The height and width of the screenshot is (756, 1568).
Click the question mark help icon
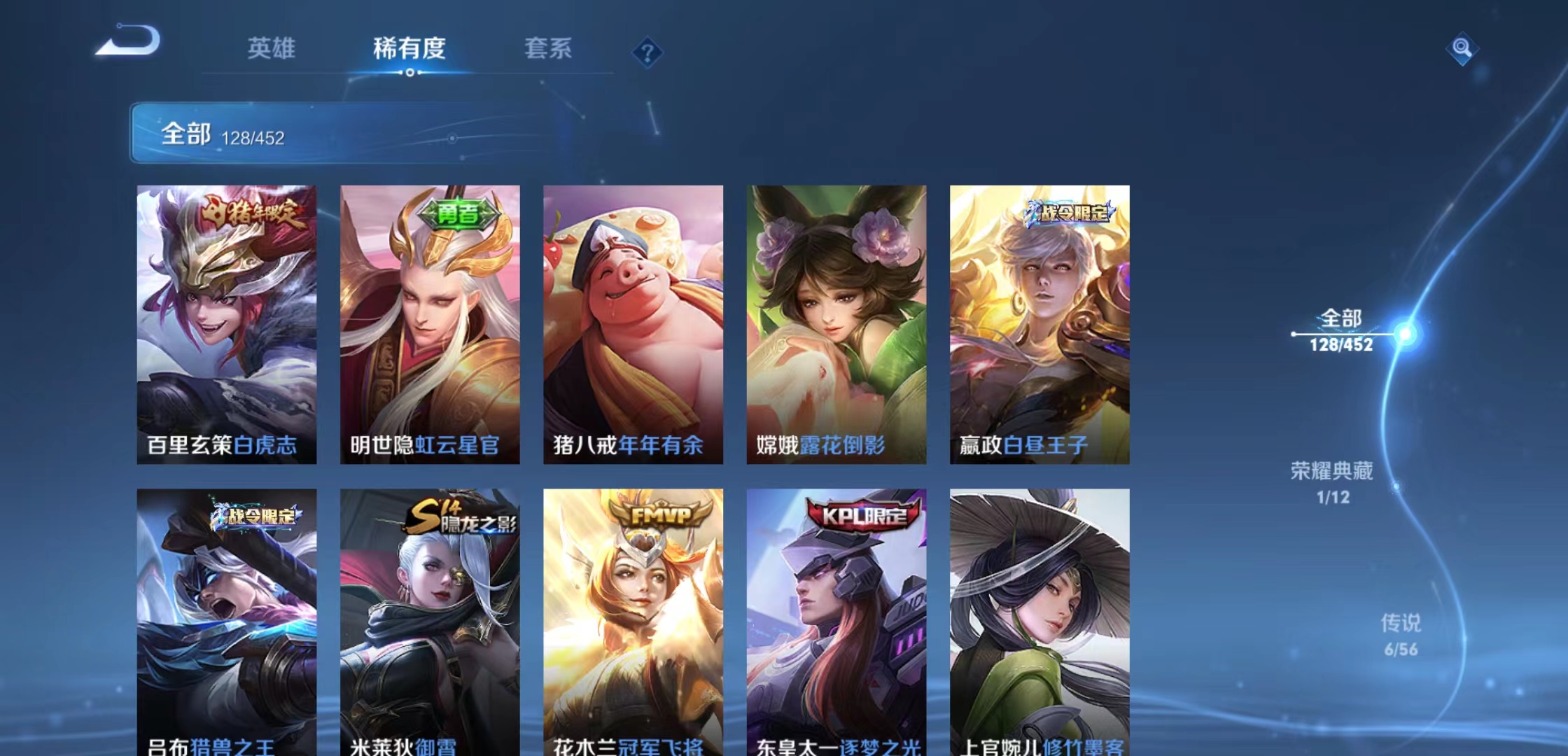[x=647, y=52]
